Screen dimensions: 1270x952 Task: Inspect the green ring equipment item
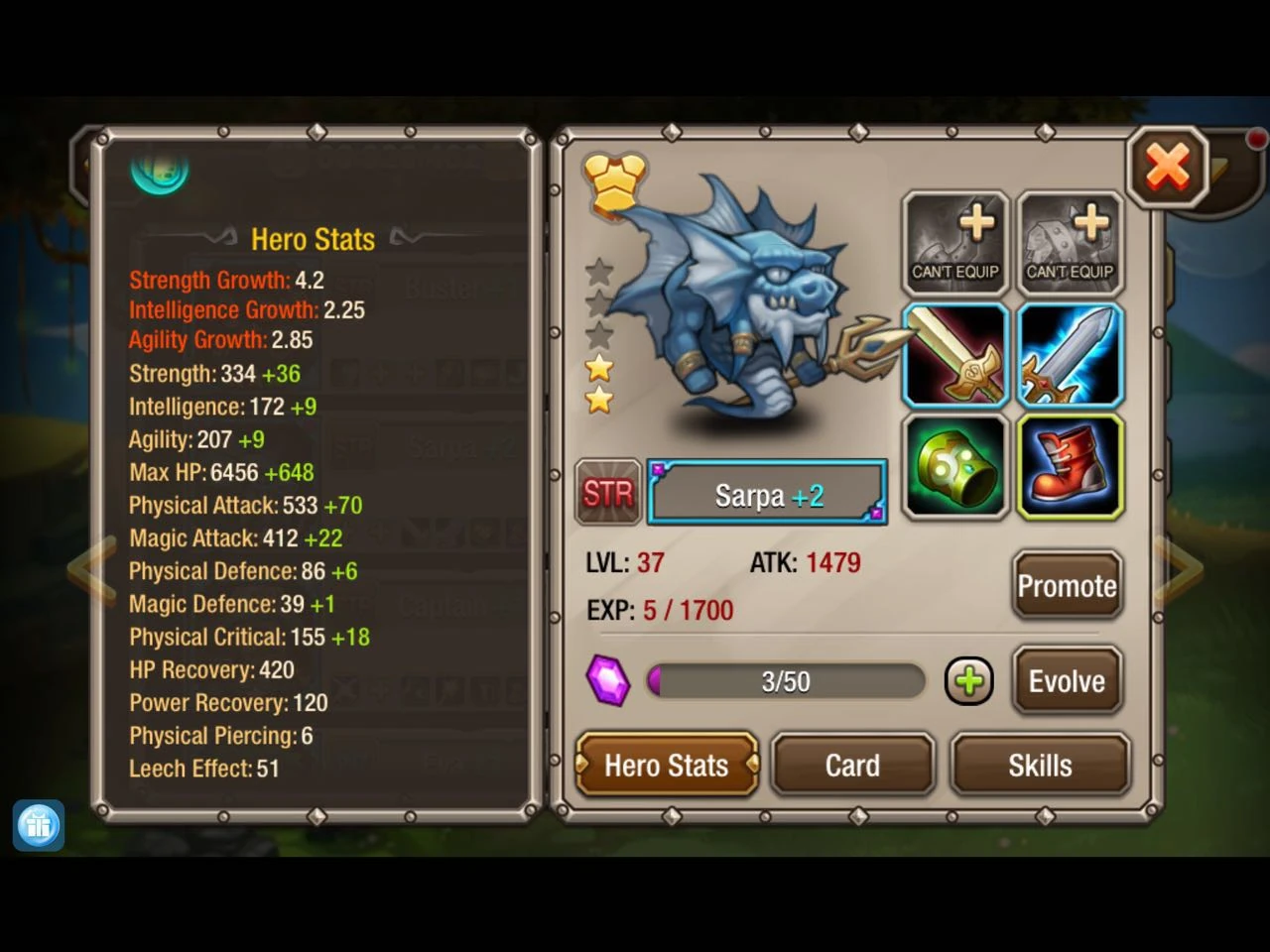(954, 466)
